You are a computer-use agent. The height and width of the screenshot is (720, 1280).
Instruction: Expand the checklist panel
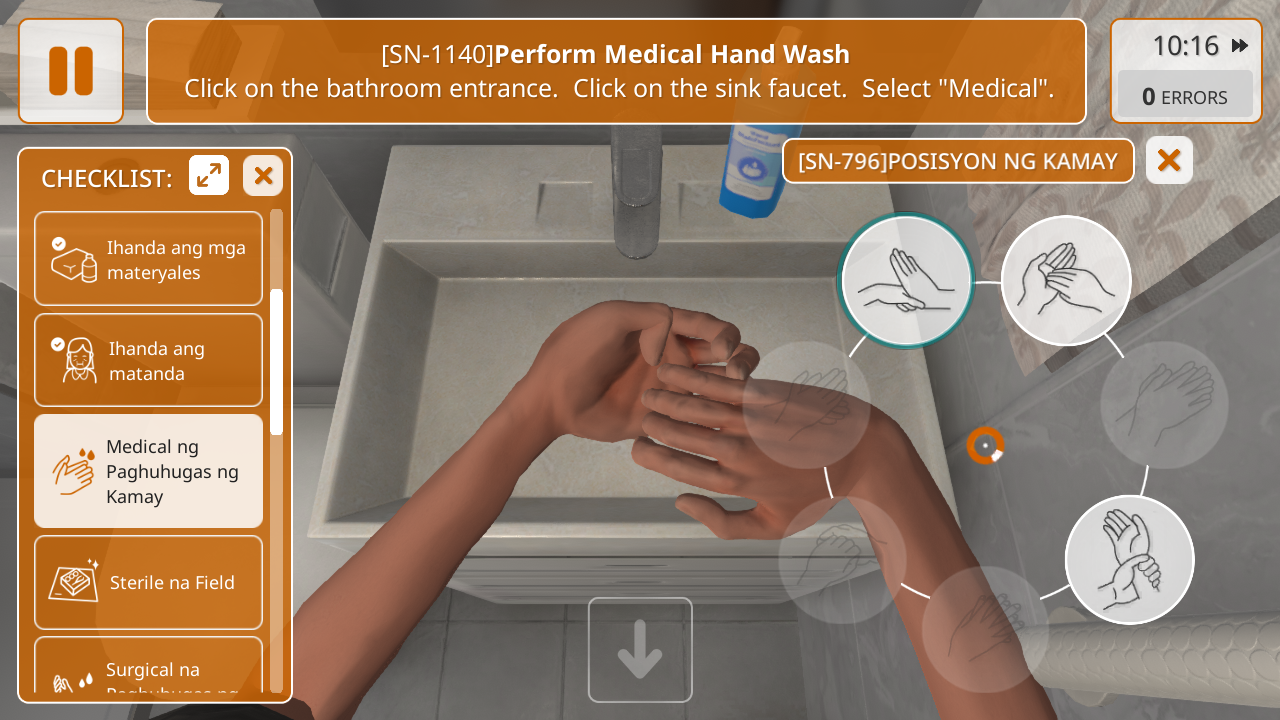209,176
